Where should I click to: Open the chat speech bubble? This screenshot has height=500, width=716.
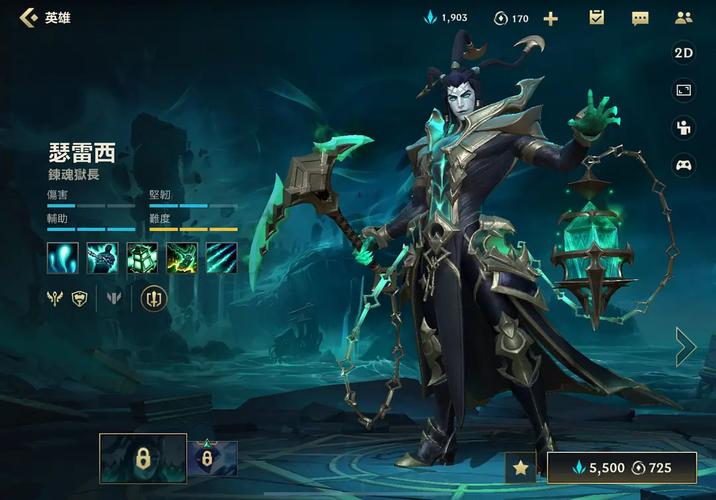(x=640, y=18)
